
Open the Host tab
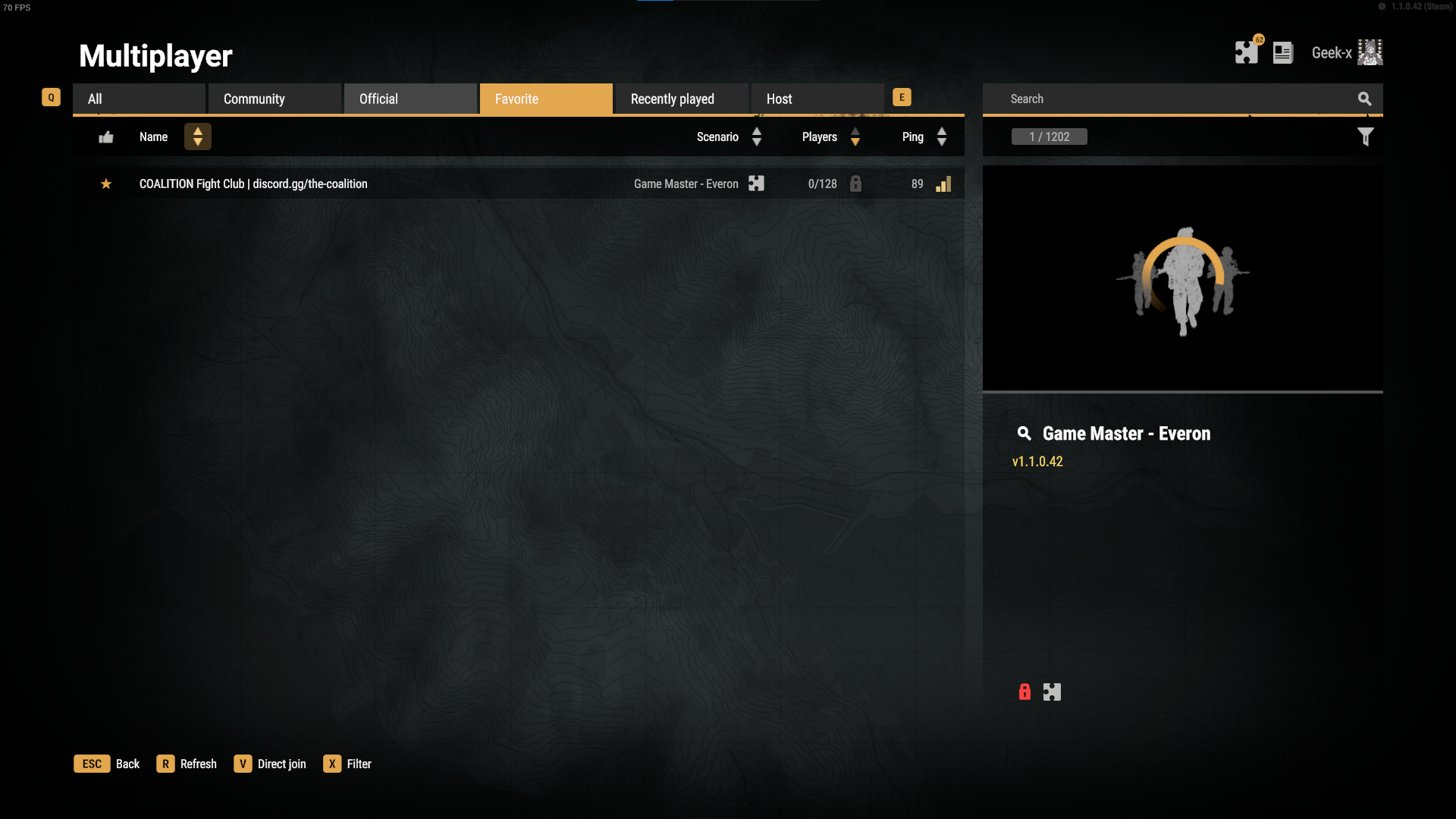pyautogui.click(x=817, y=99)
